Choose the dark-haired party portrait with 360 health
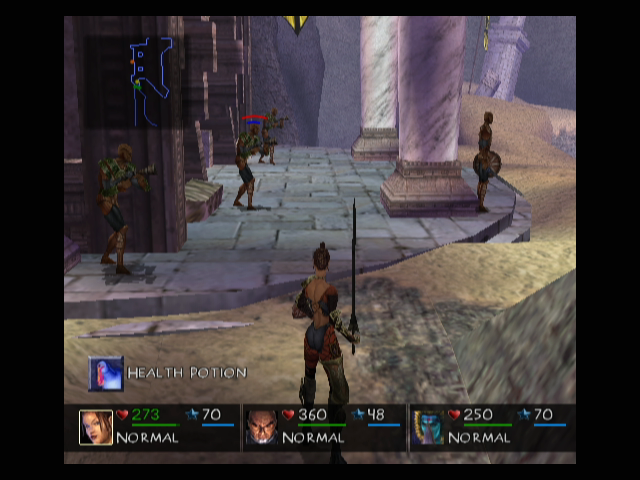Screen dimensions: 640x480 (262, 427)
